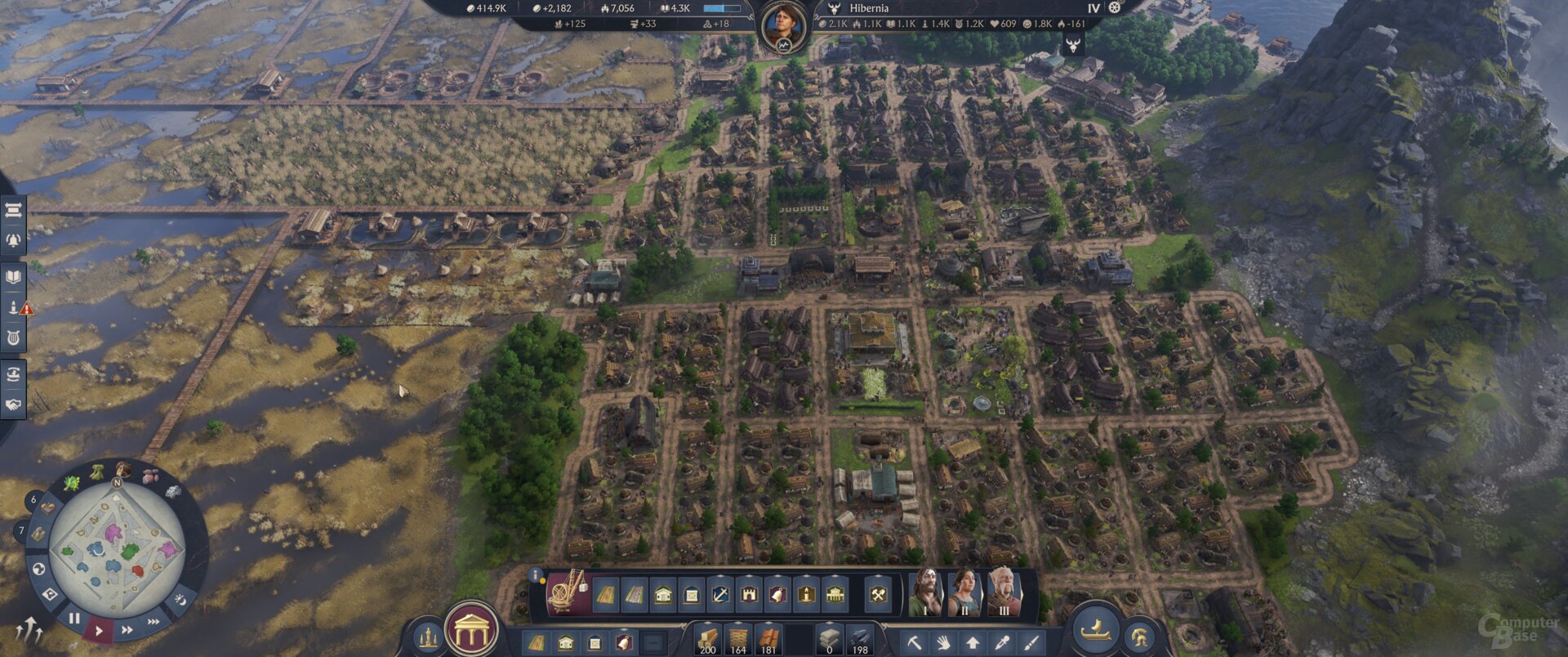The height and width of the screenshot is (657, 1568).
Task: Open the notifications bell on the left sidebar
Action: pyautogui.click(x=13, y=240)
